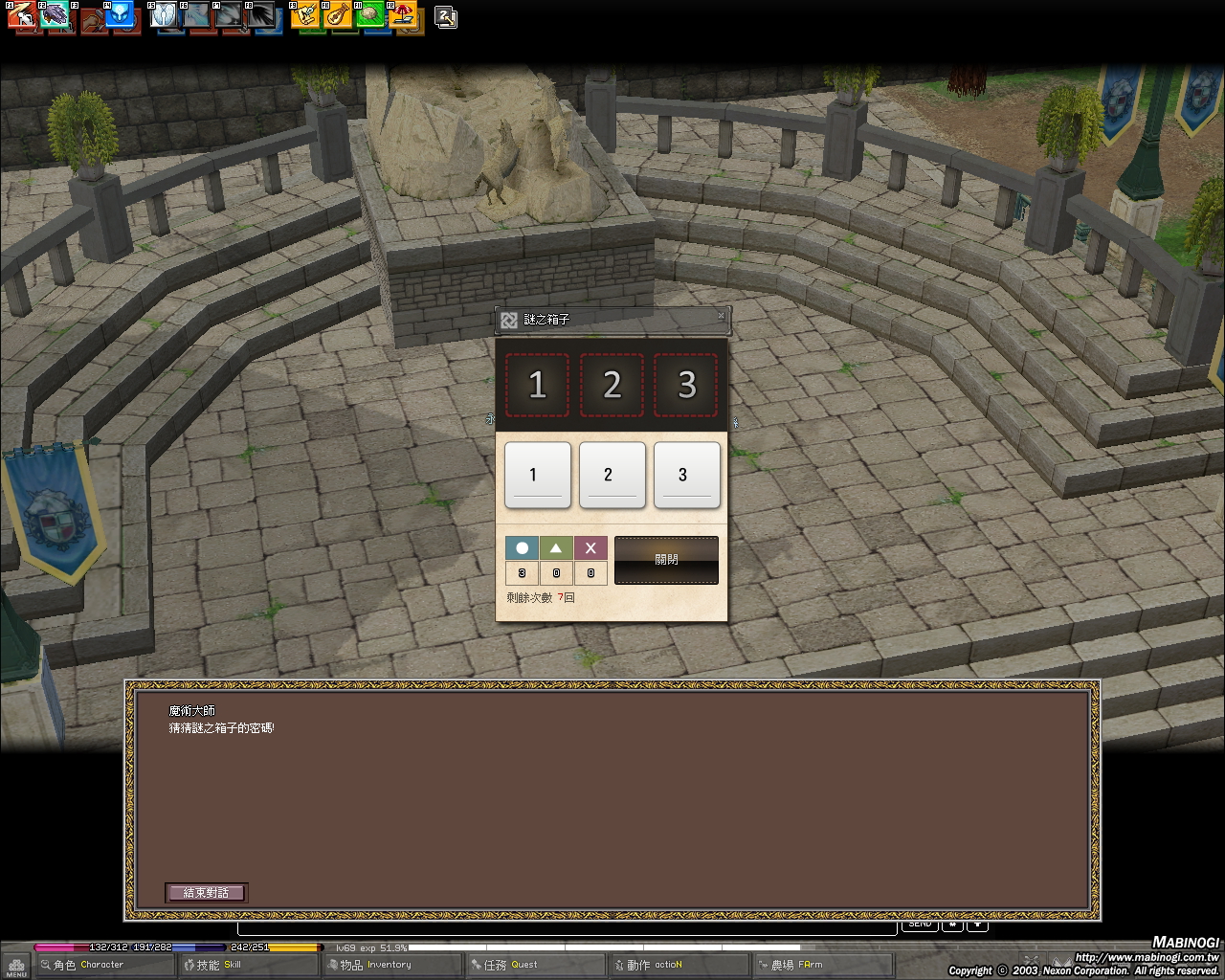Close the 謎之箱子 window with X

click(x=721, y=316)
